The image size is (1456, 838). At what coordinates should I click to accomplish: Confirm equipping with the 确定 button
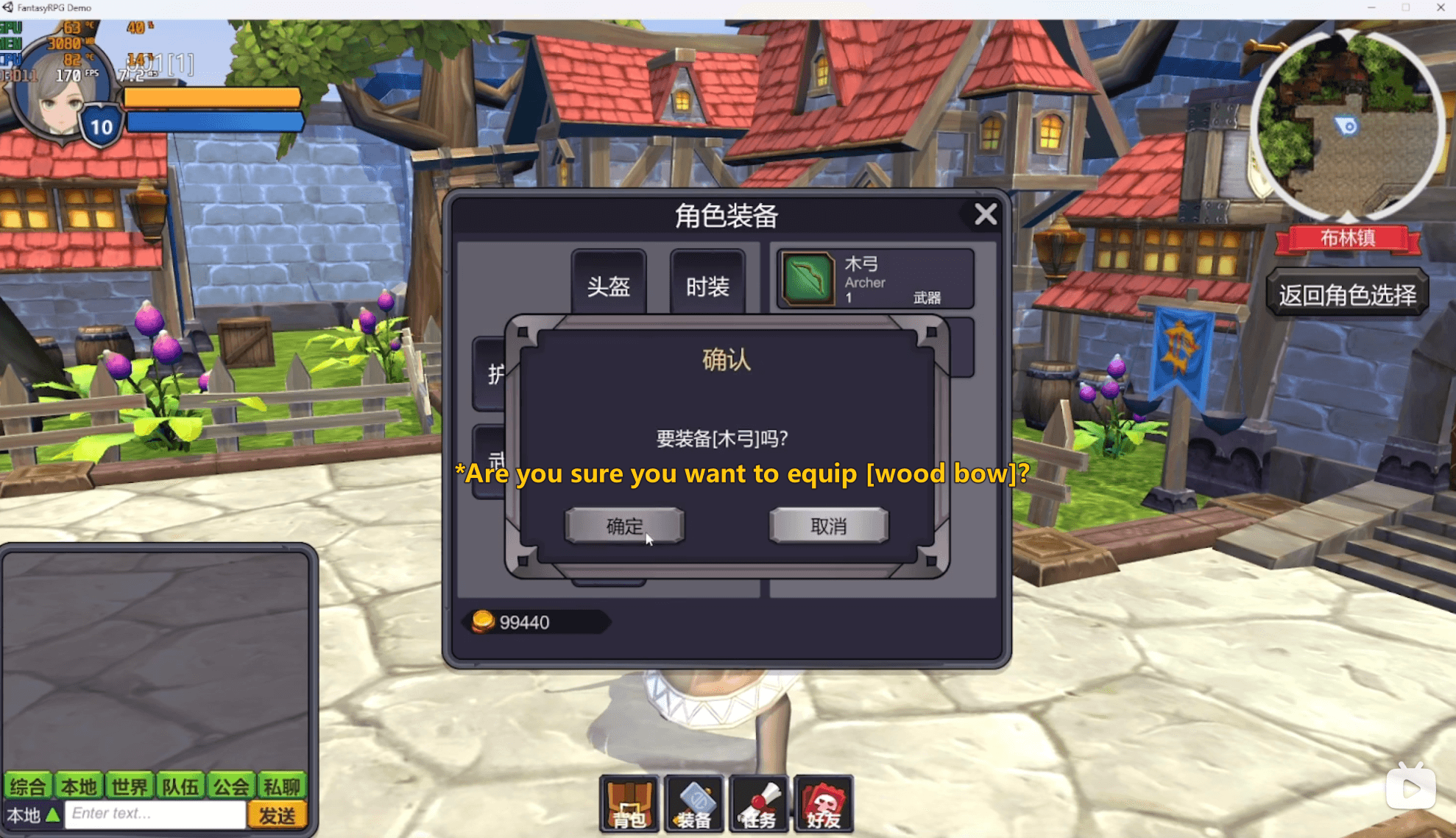(624, 526)
